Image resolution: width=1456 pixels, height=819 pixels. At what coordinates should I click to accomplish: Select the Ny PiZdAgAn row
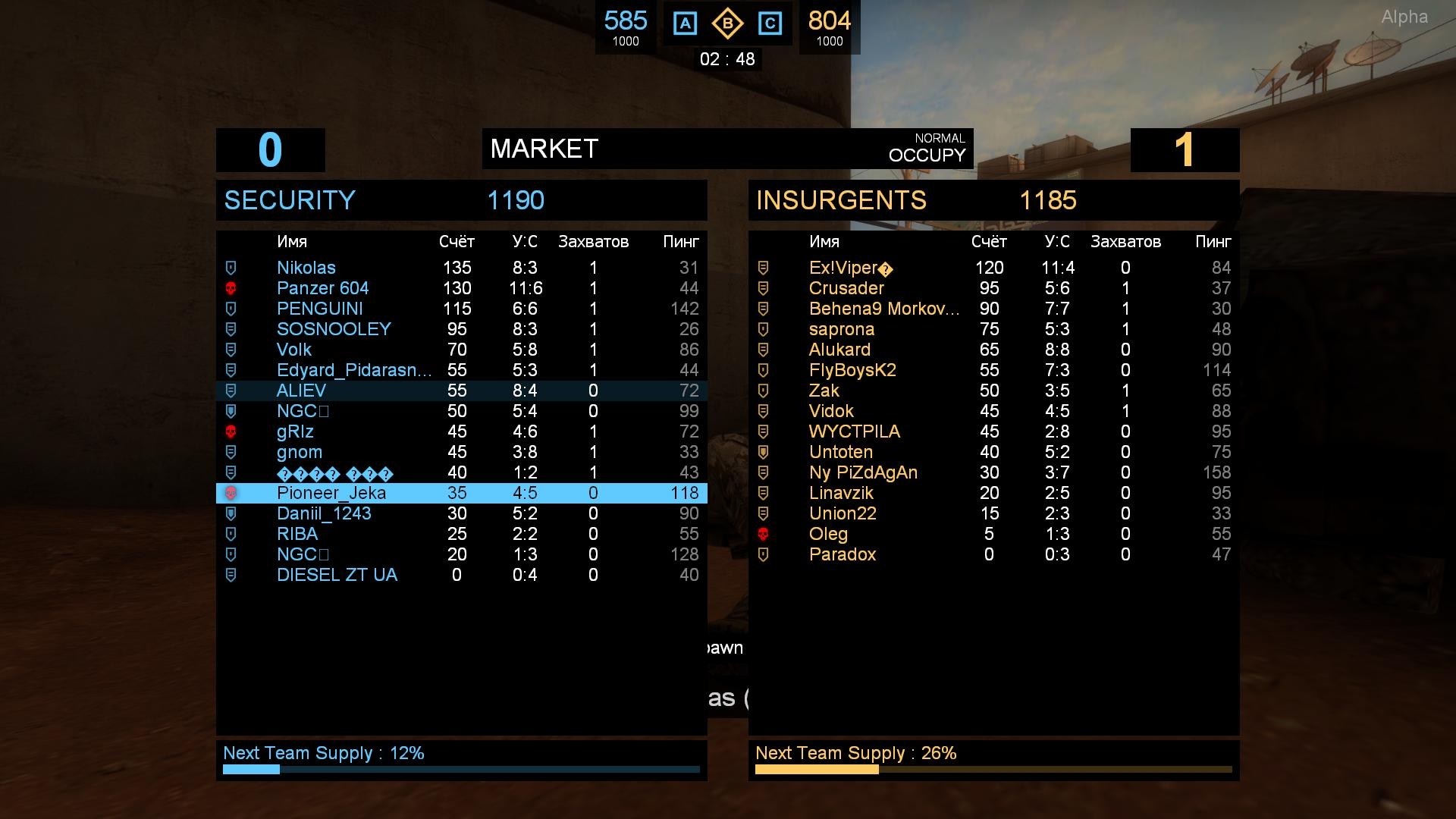pyautogui.click(x=863, y=472)
